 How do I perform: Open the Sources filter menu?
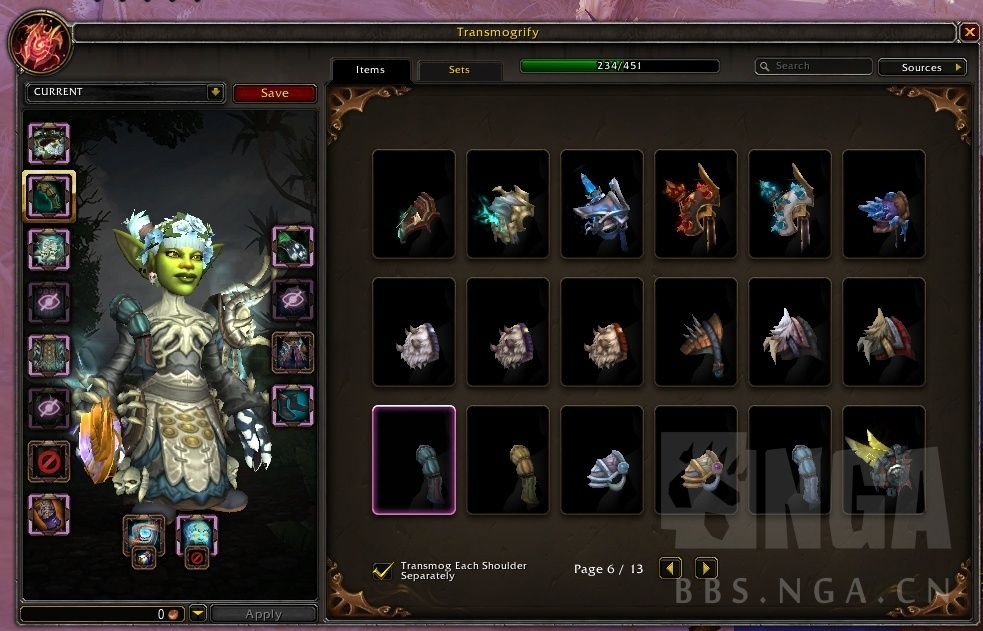point(921,67)
